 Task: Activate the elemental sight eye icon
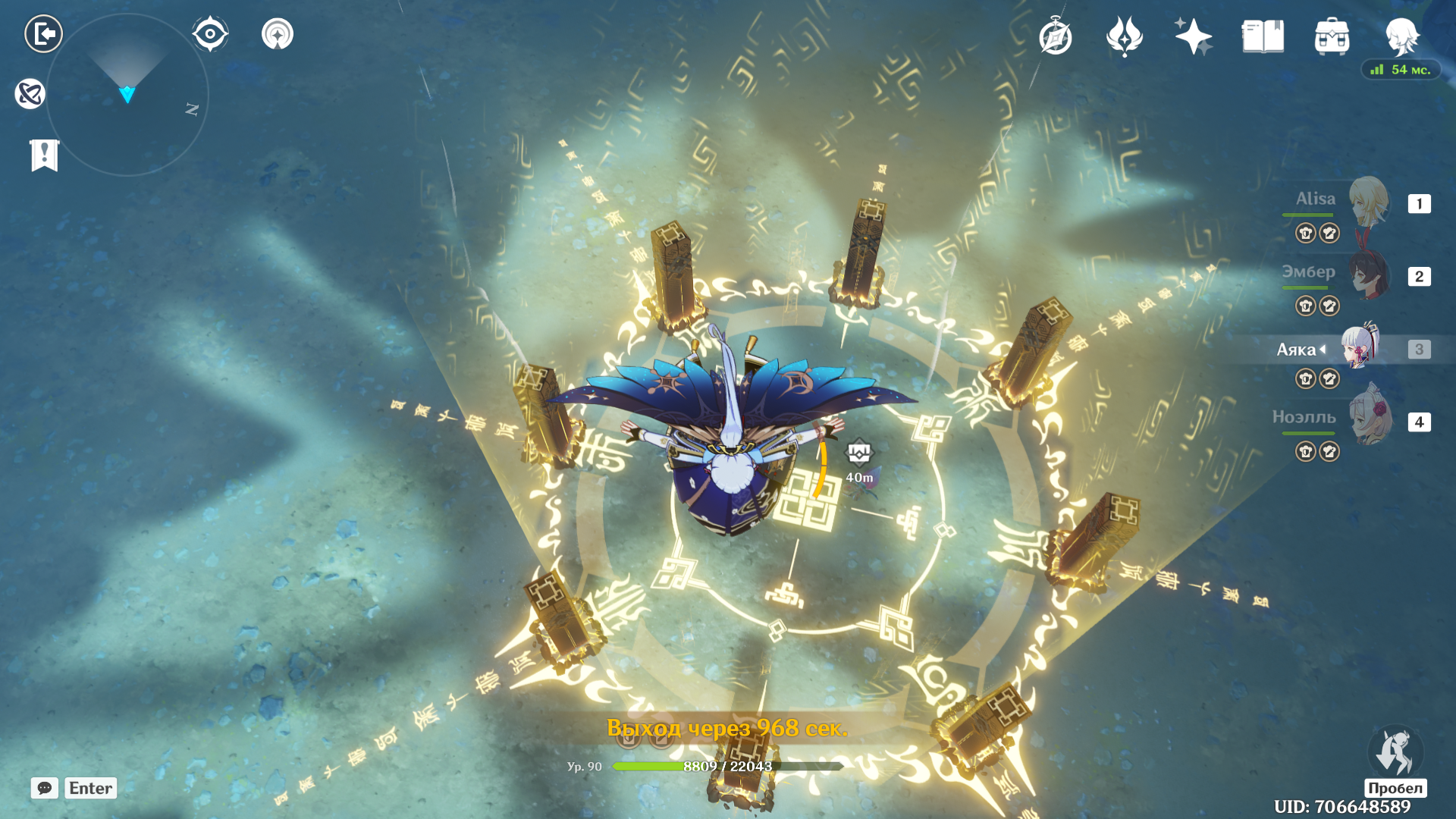[x=210, y=34]
